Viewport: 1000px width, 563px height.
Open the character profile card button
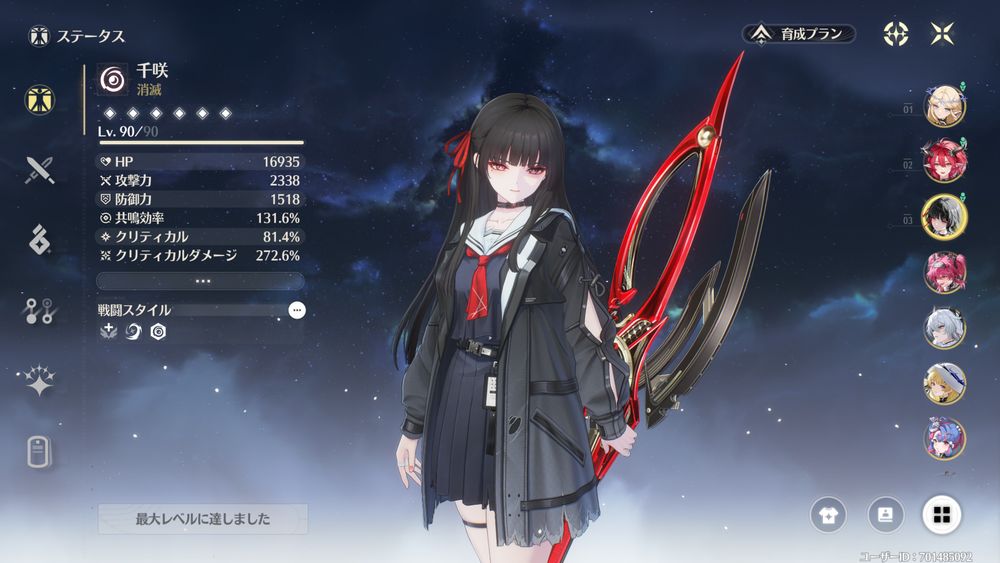(885, 515)
